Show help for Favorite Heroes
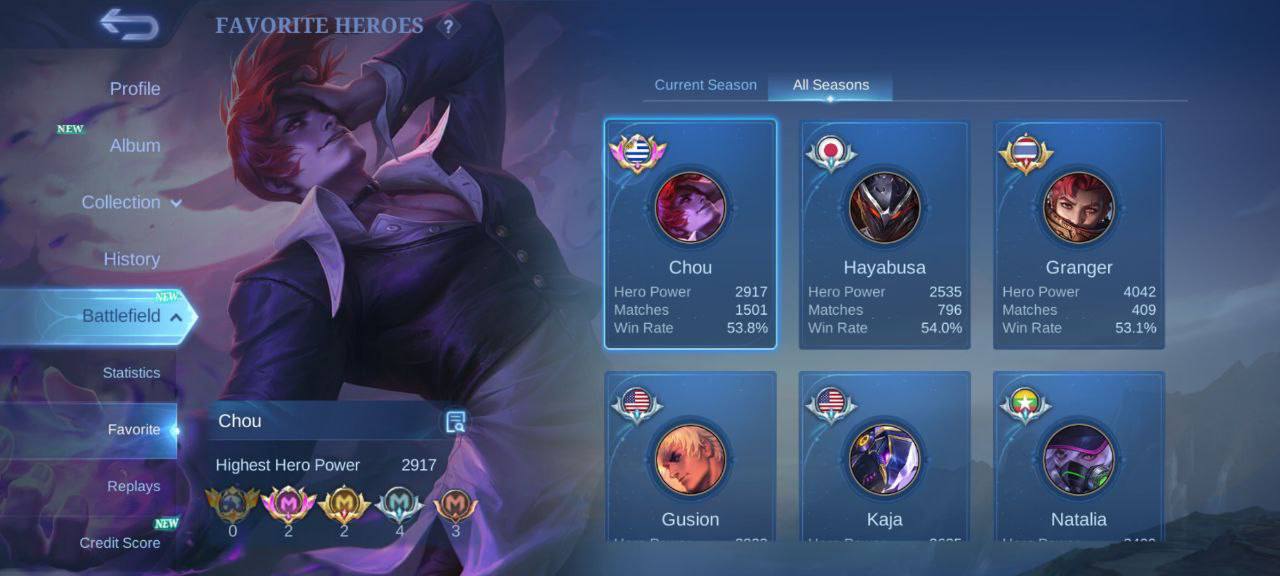Screen dimensions: 1280x576 449,27
